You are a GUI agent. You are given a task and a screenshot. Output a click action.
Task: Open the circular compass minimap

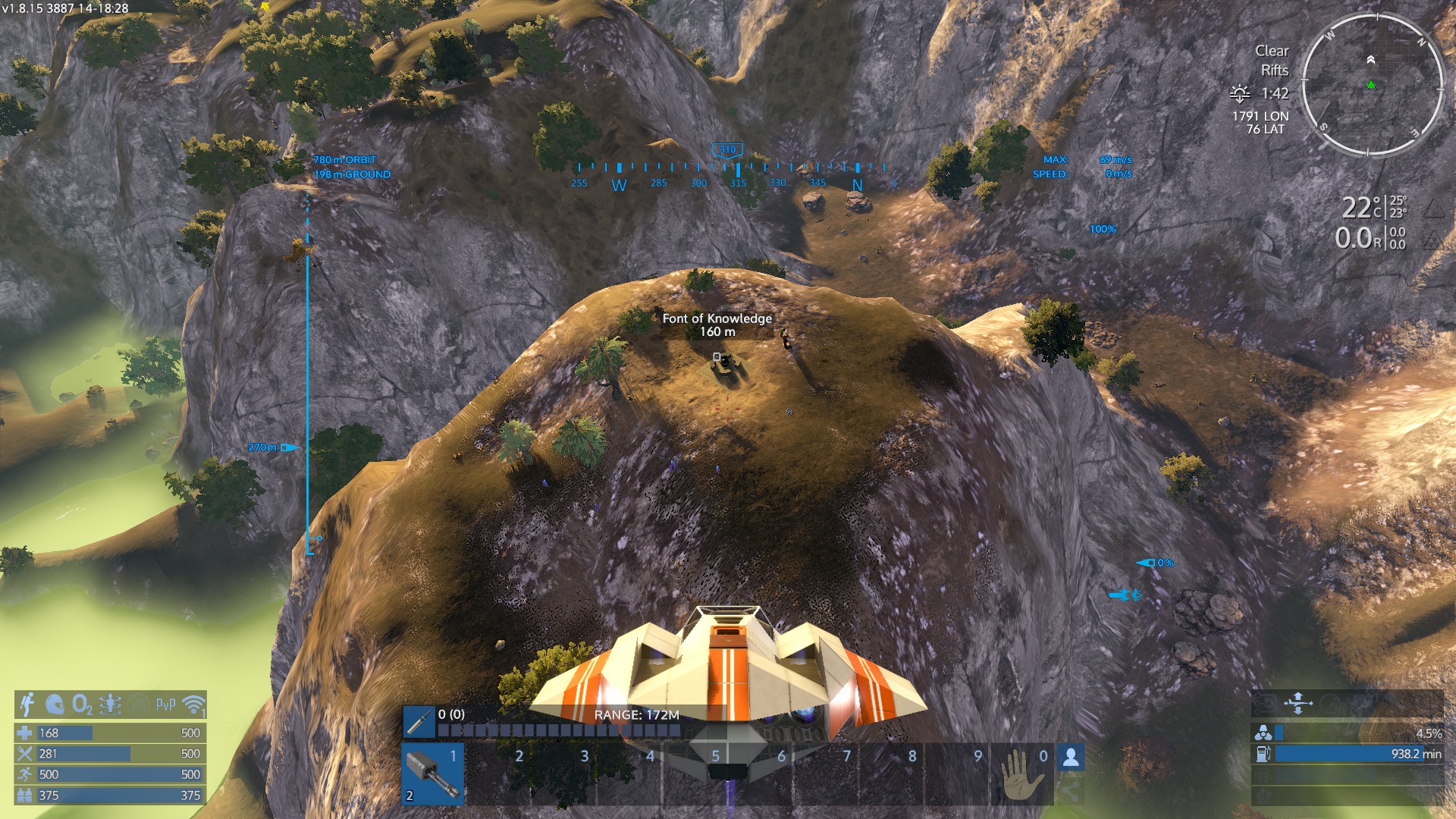1372,85
